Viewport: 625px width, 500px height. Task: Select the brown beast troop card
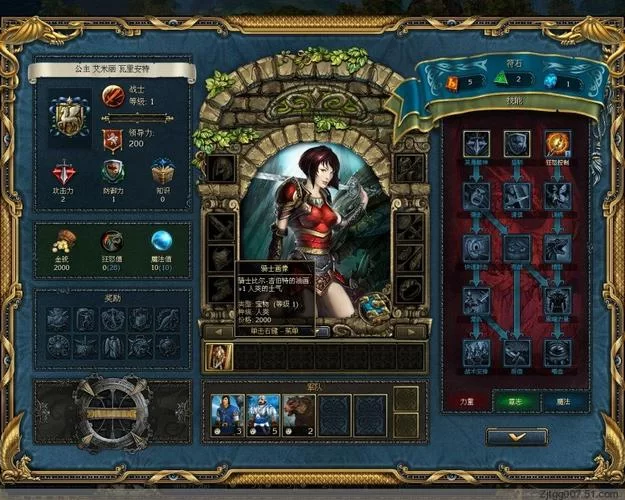(x=299, y=414)
